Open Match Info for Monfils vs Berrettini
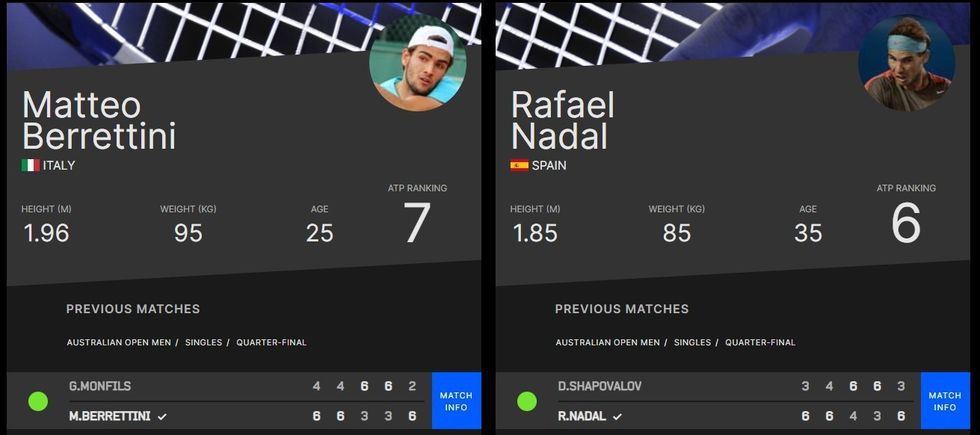 coord(456,401)
